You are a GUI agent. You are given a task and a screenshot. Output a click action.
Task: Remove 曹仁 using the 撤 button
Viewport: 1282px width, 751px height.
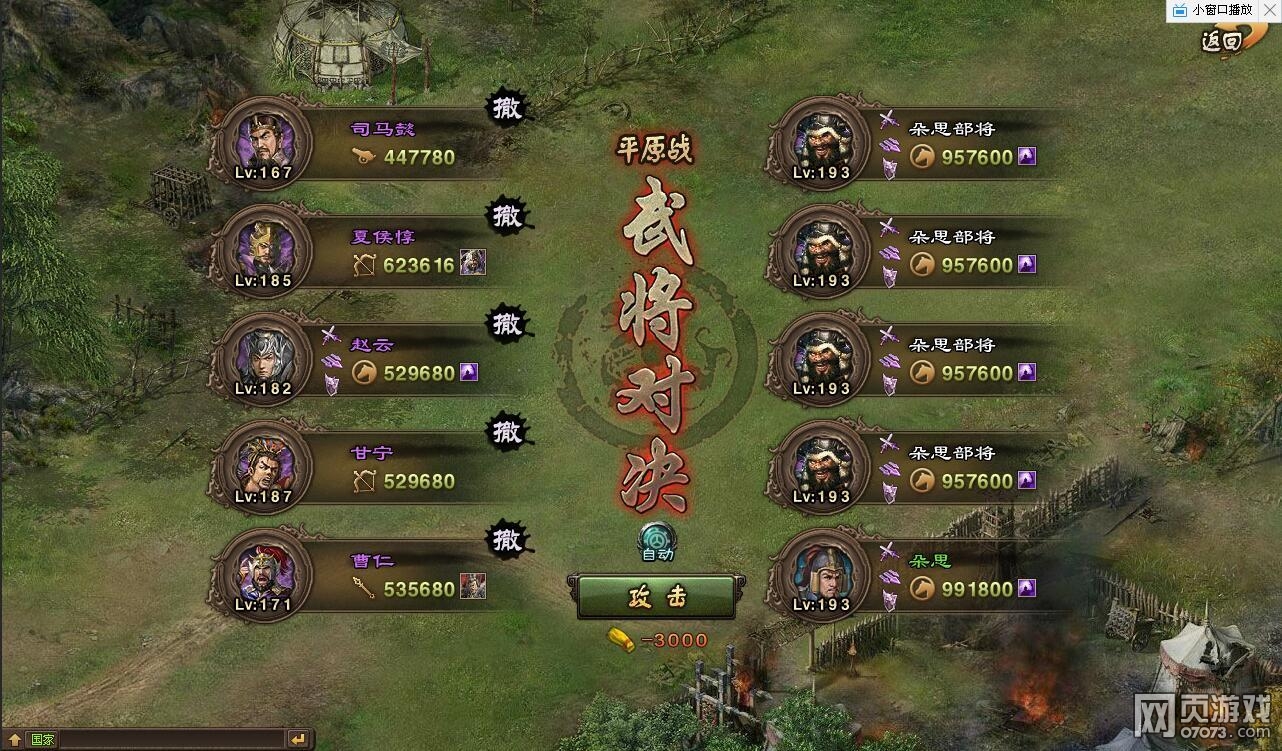click(x=508, y=540)
